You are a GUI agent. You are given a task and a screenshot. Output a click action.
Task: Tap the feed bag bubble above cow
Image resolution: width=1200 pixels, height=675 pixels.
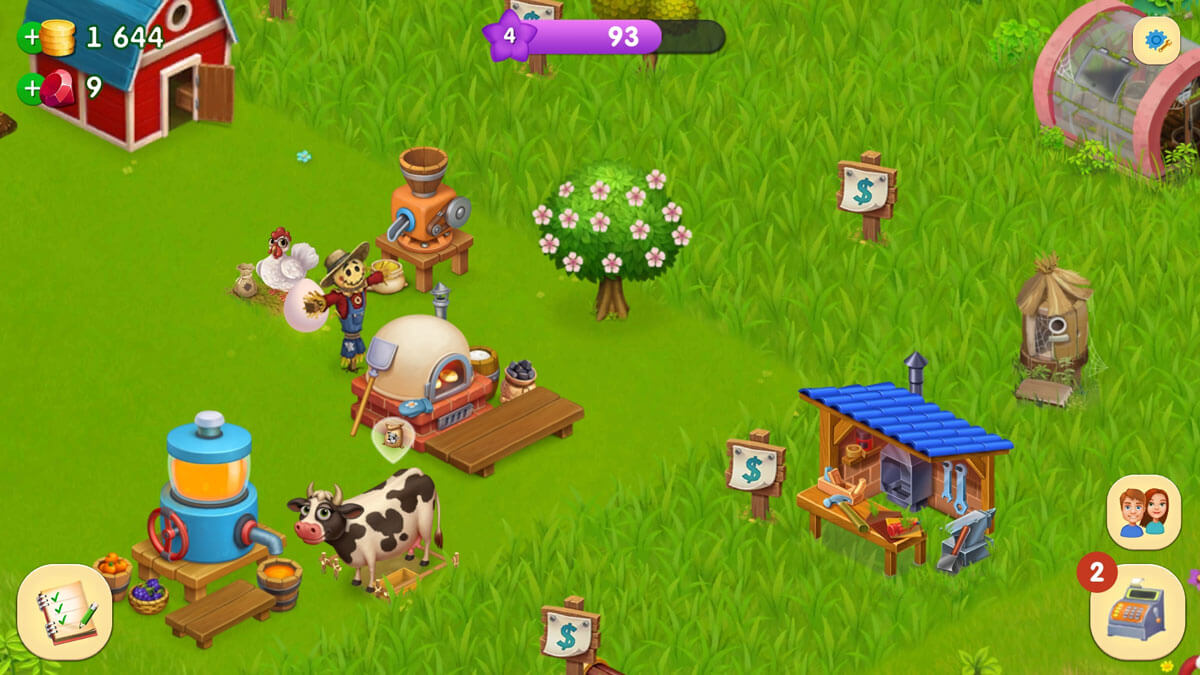tap(393, 437)
